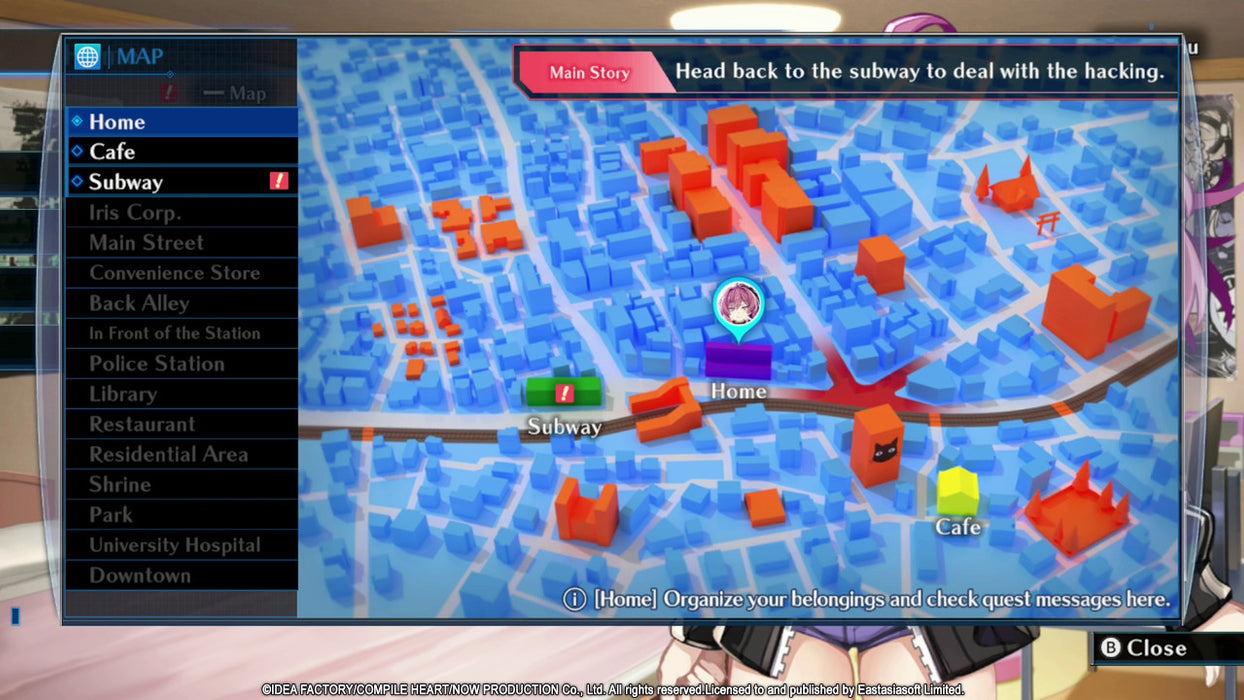Click the purple Home building marker
This screenshot has width=1244, height=700.
pos(738,360)
